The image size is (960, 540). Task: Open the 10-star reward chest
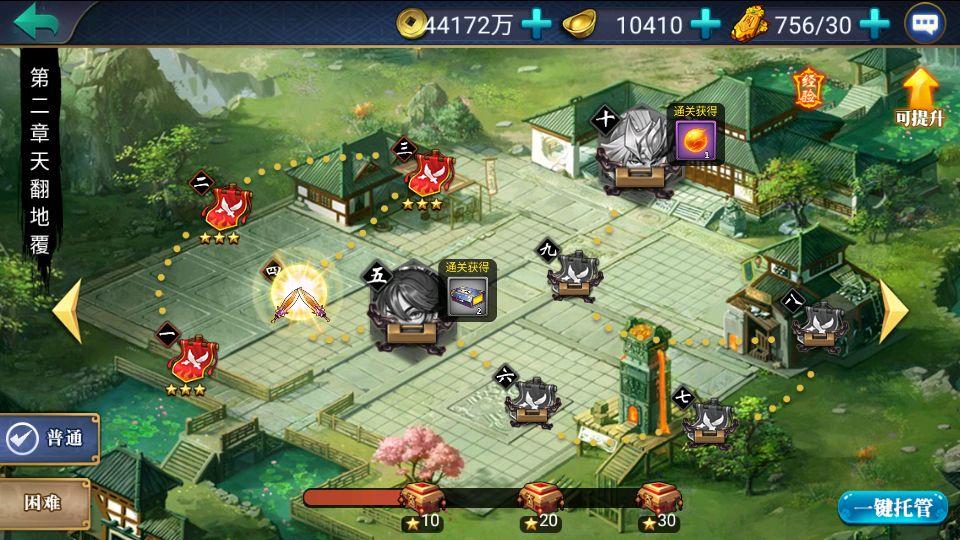(x=421, y=499)
